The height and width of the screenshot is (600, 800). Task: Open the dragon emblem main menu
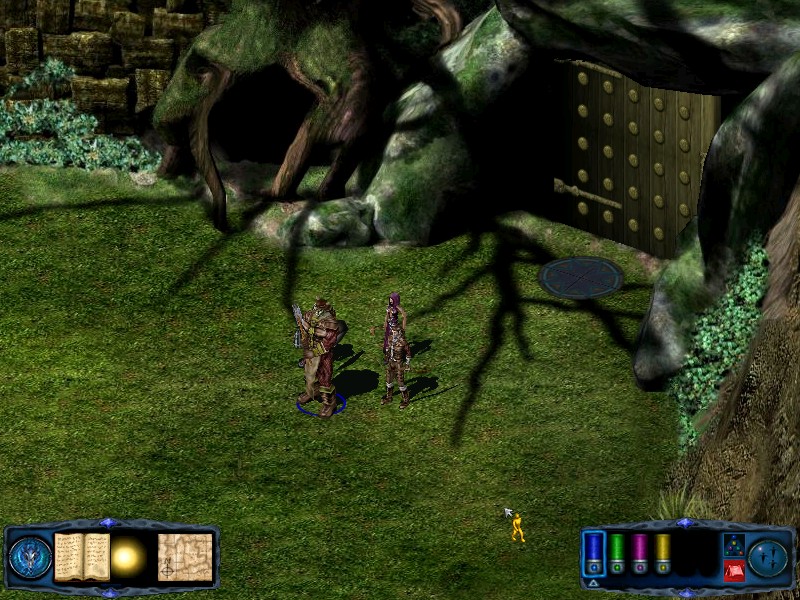pyautogui.click(x=29, y=557)
